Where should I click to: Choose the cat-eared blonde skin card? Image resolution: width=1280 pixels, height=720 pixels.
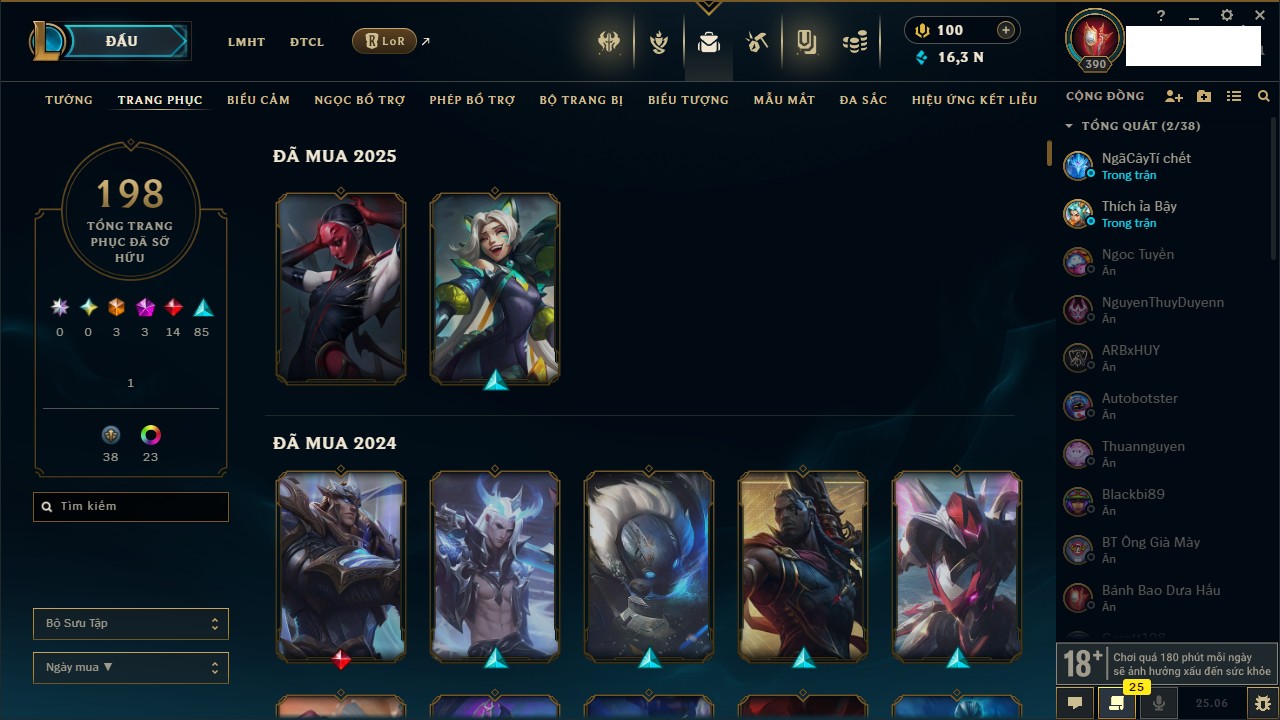click(x=495, y=288)
